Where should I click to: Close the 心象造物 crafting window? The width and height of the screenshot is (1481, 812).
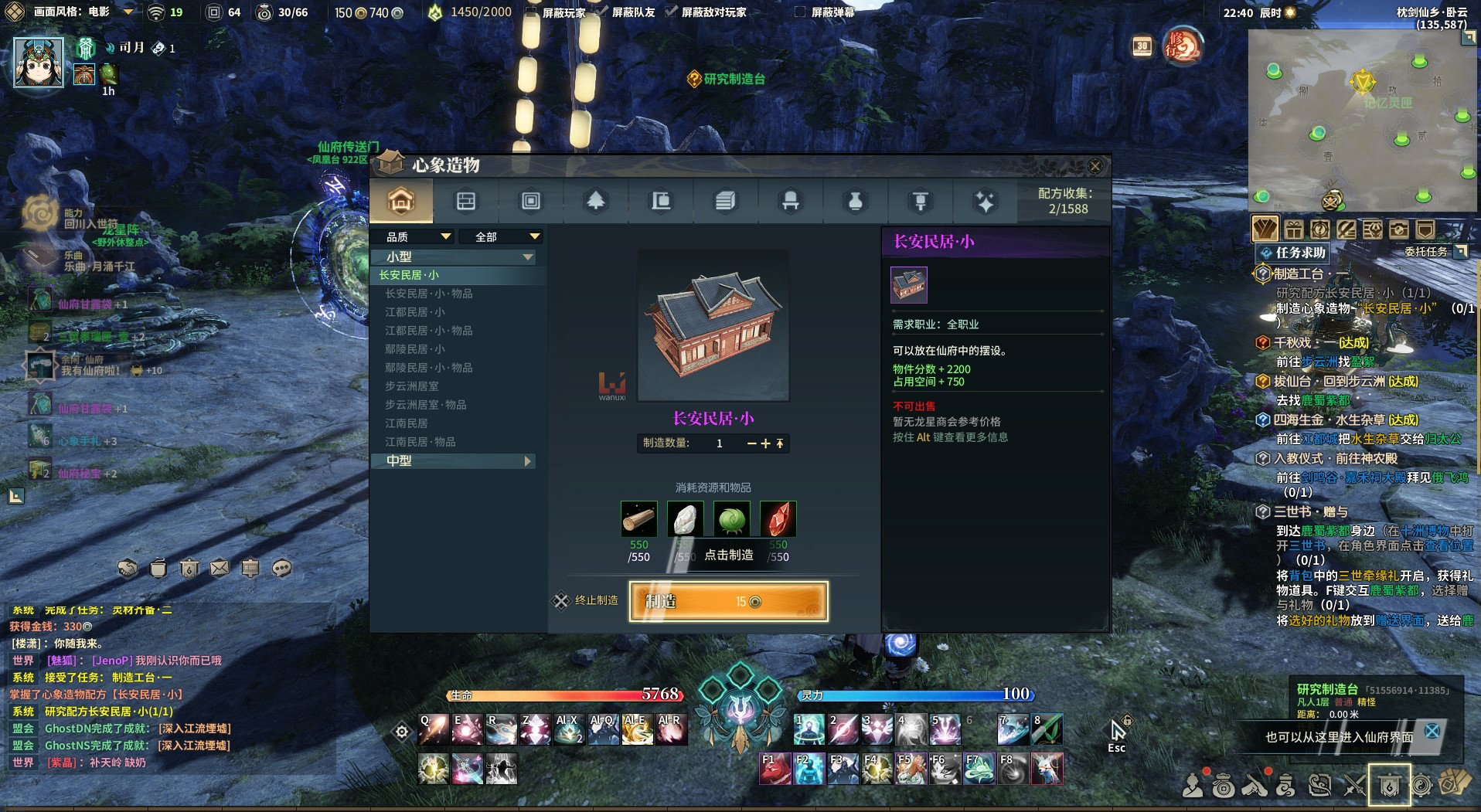coord(1095,166)
